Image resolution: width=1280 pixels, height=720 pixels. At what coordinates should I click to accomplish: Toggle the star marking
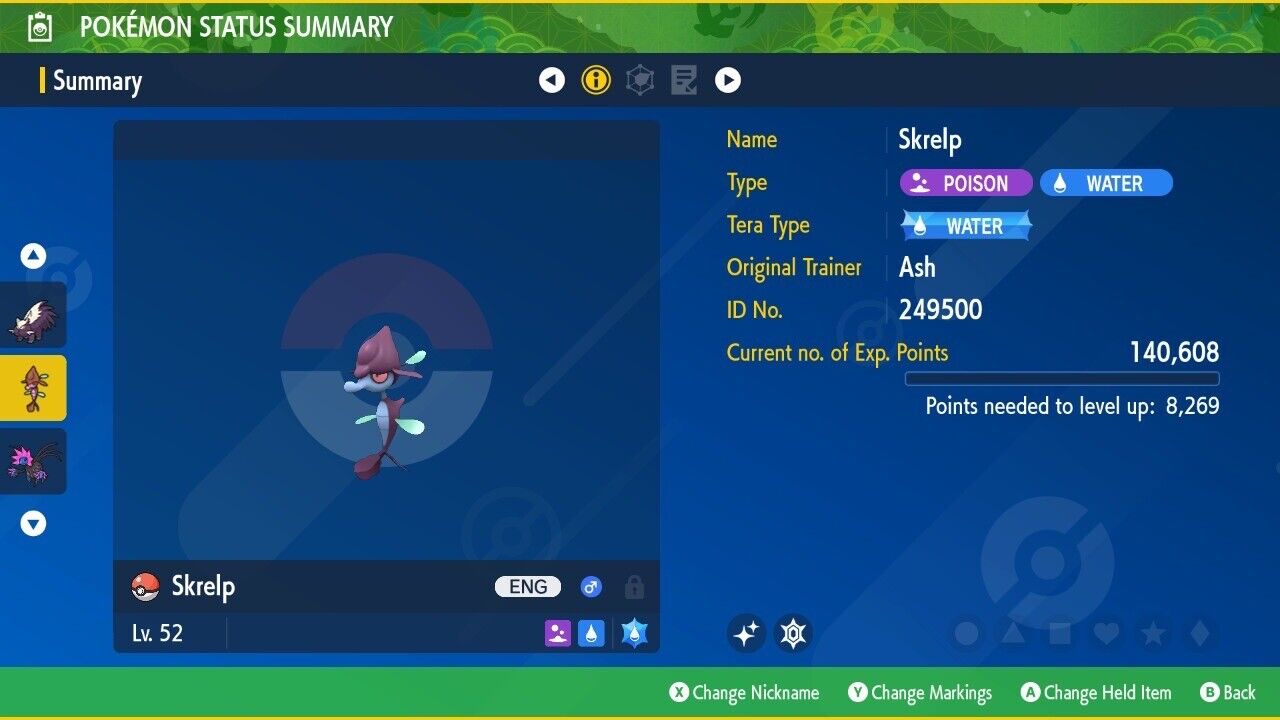point(1152,633)
